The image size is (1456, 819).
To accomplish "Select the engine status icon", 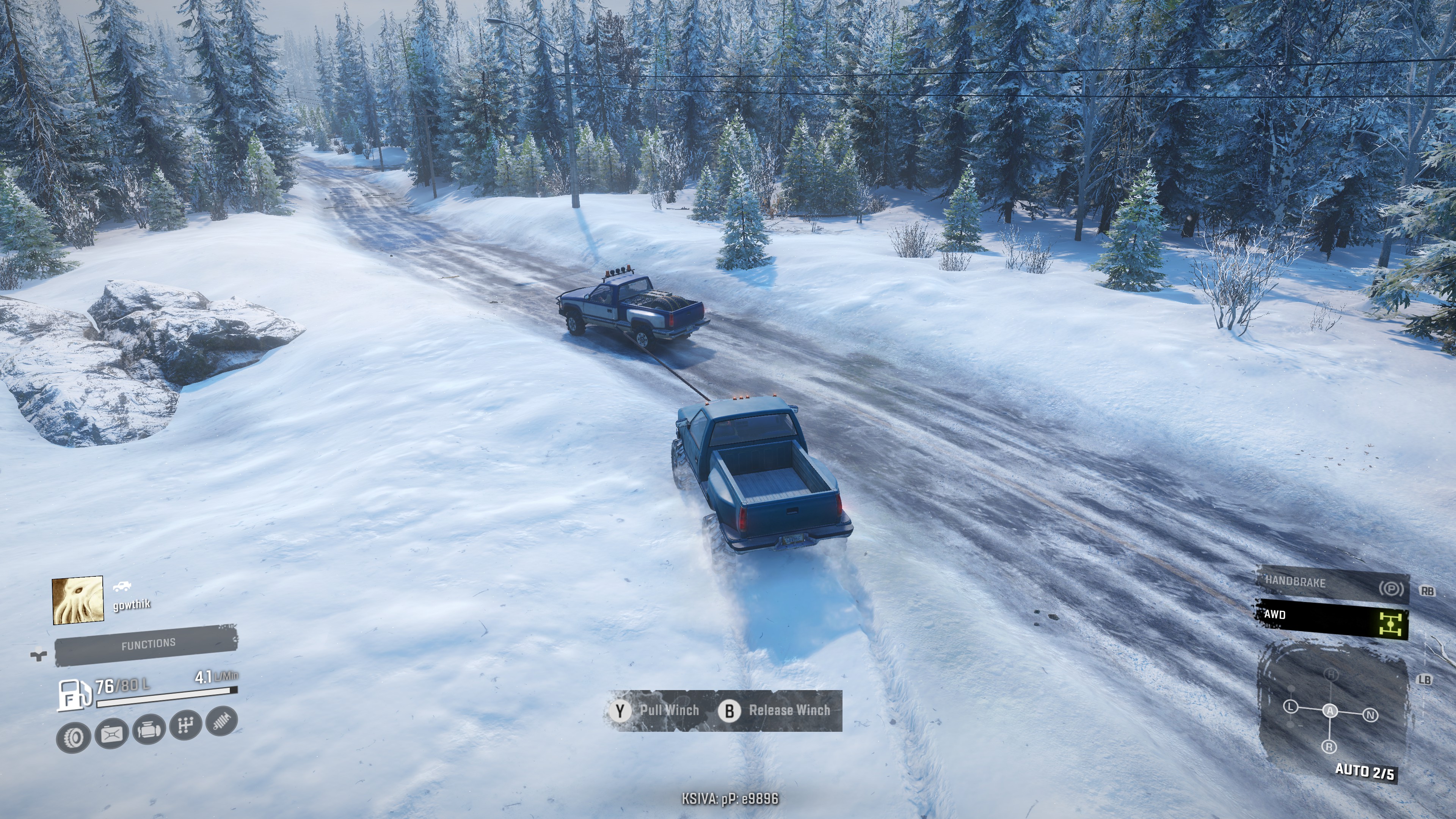I will 149,730.
